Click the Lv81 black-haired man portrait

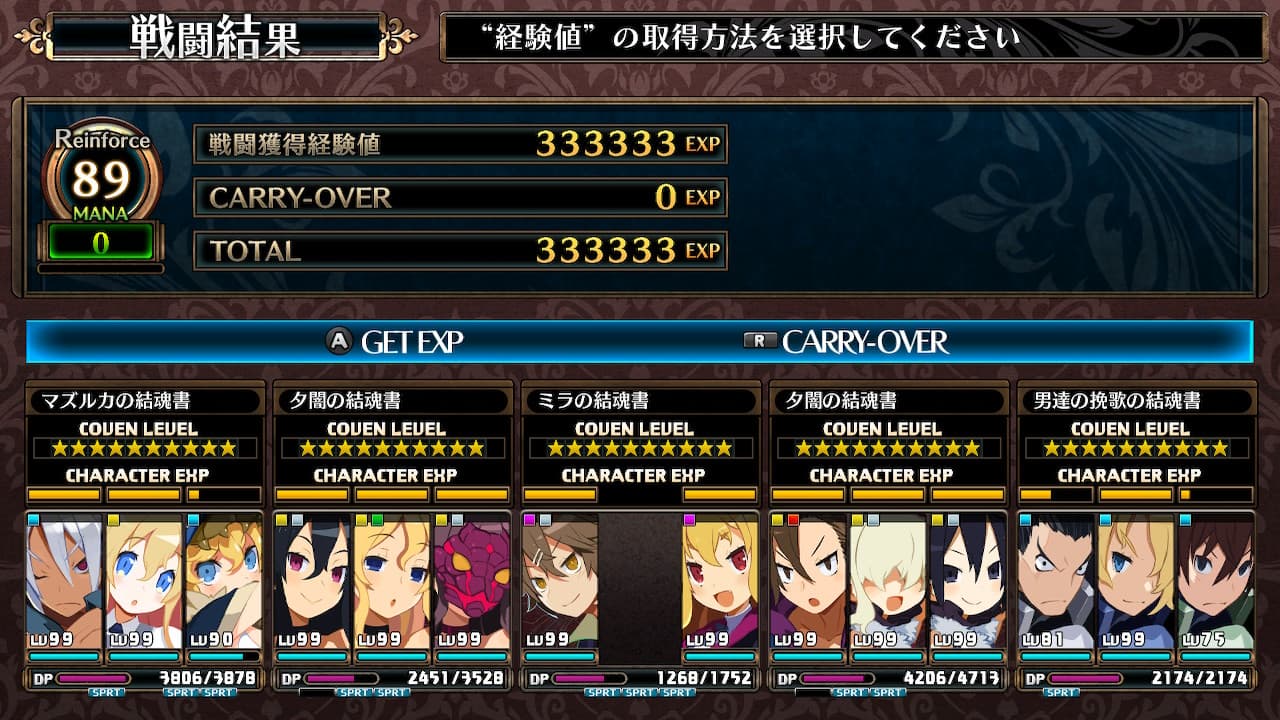point(1056,581)
